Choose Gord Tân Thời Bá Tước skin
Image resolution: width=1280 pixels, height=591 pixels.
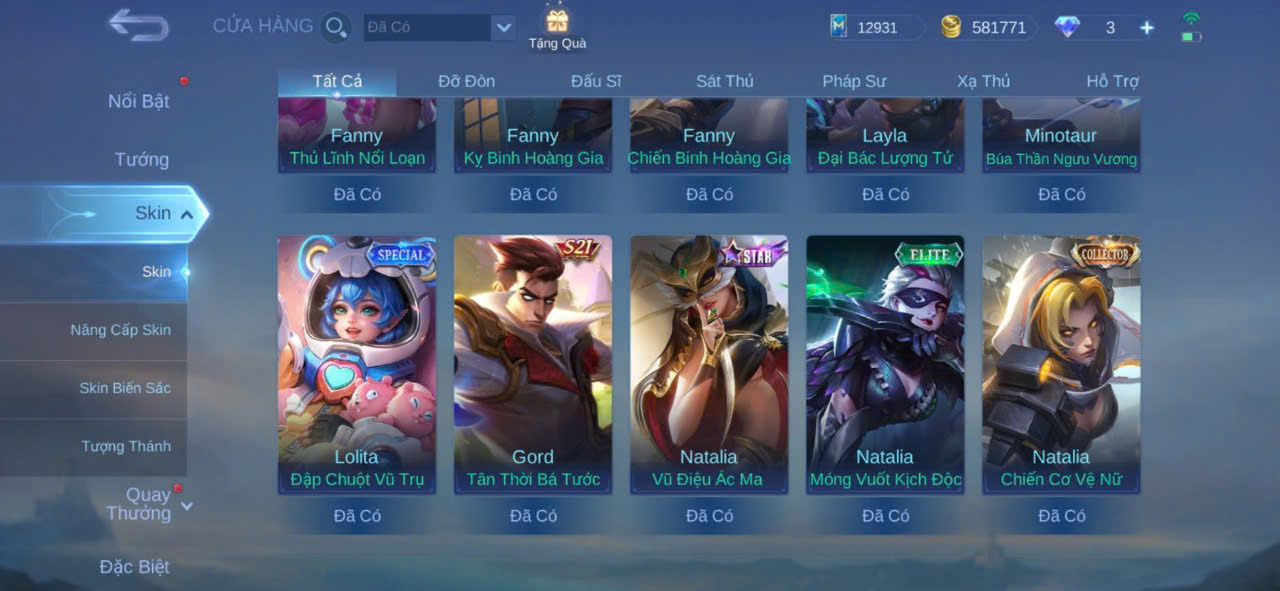533,364
